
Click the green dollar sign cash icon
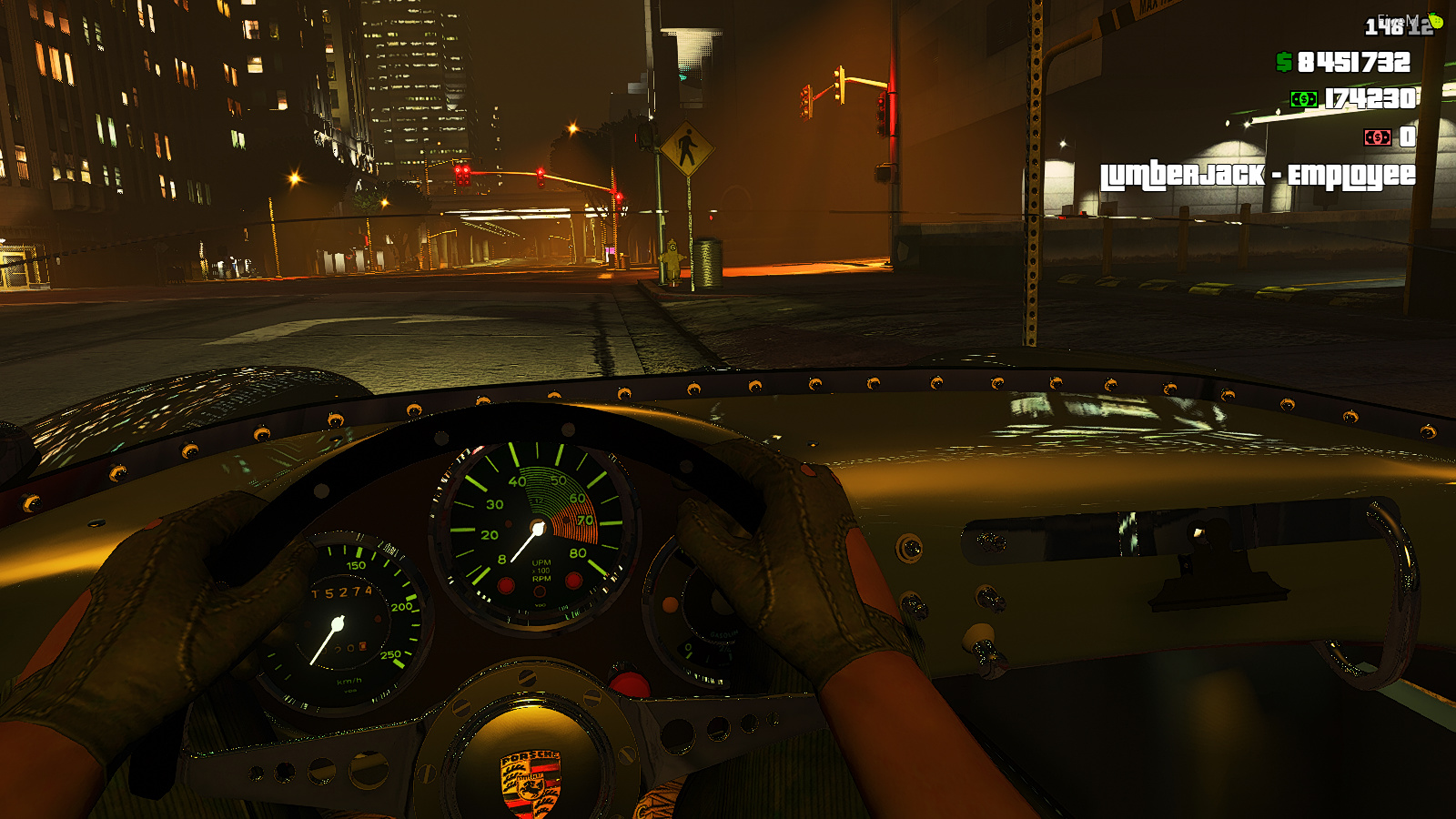click(x=1284, y=62)
